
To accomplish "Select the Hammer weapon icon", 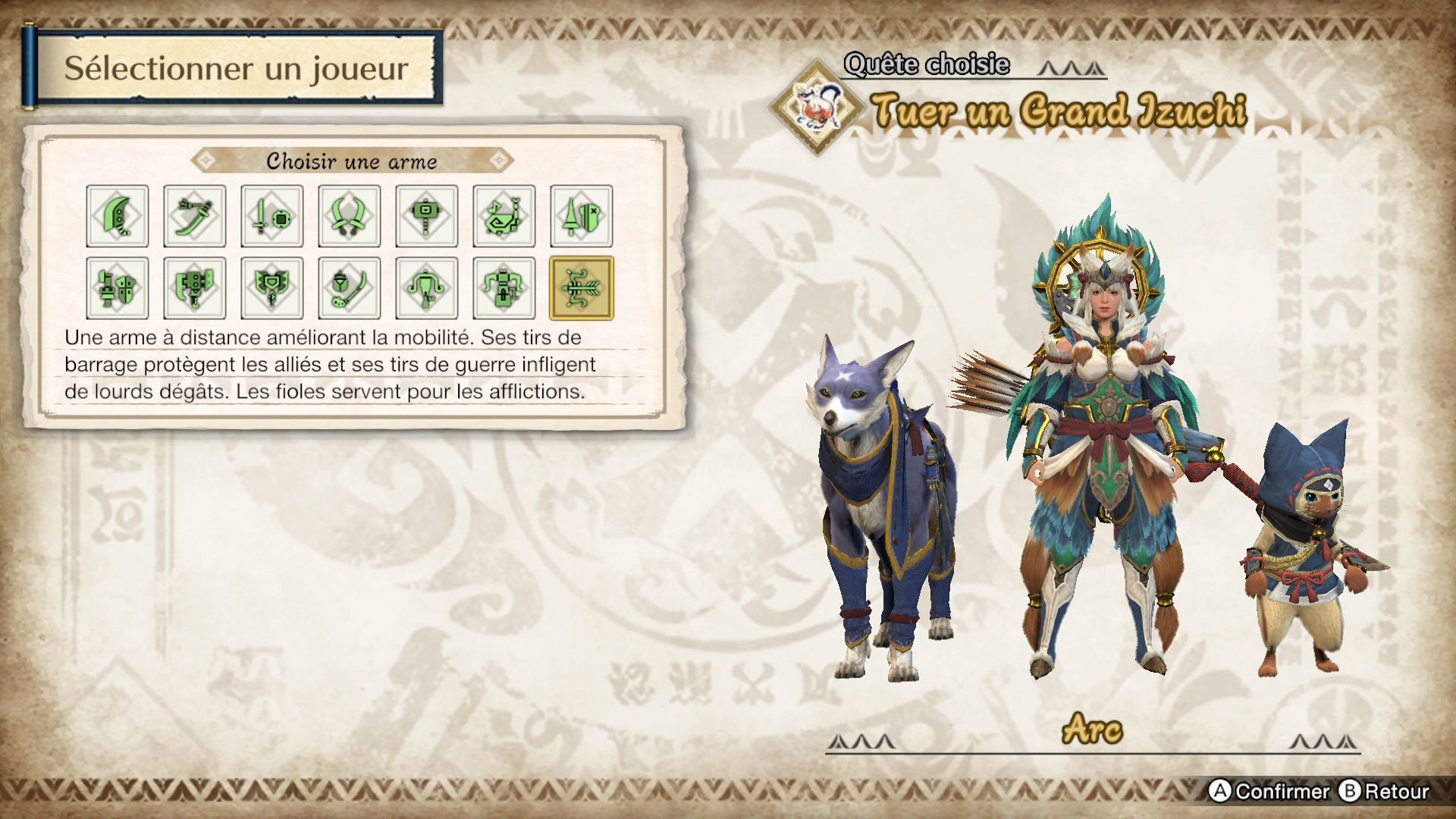I will (x=428, y=217).
